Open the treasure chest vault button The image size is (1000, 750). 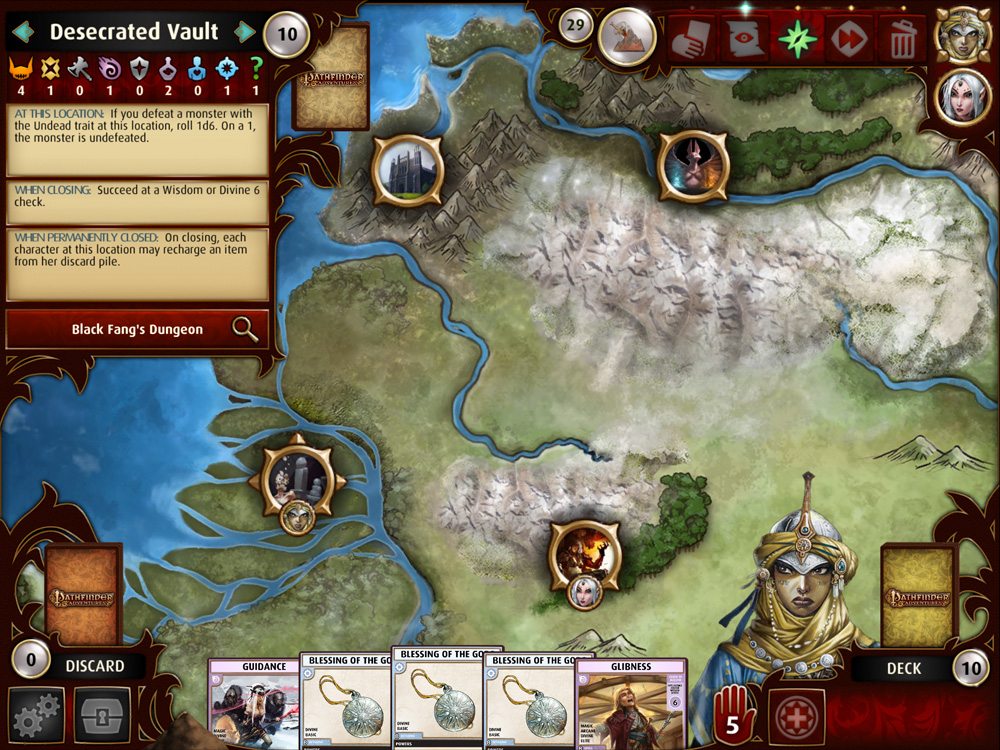point(102,714)
